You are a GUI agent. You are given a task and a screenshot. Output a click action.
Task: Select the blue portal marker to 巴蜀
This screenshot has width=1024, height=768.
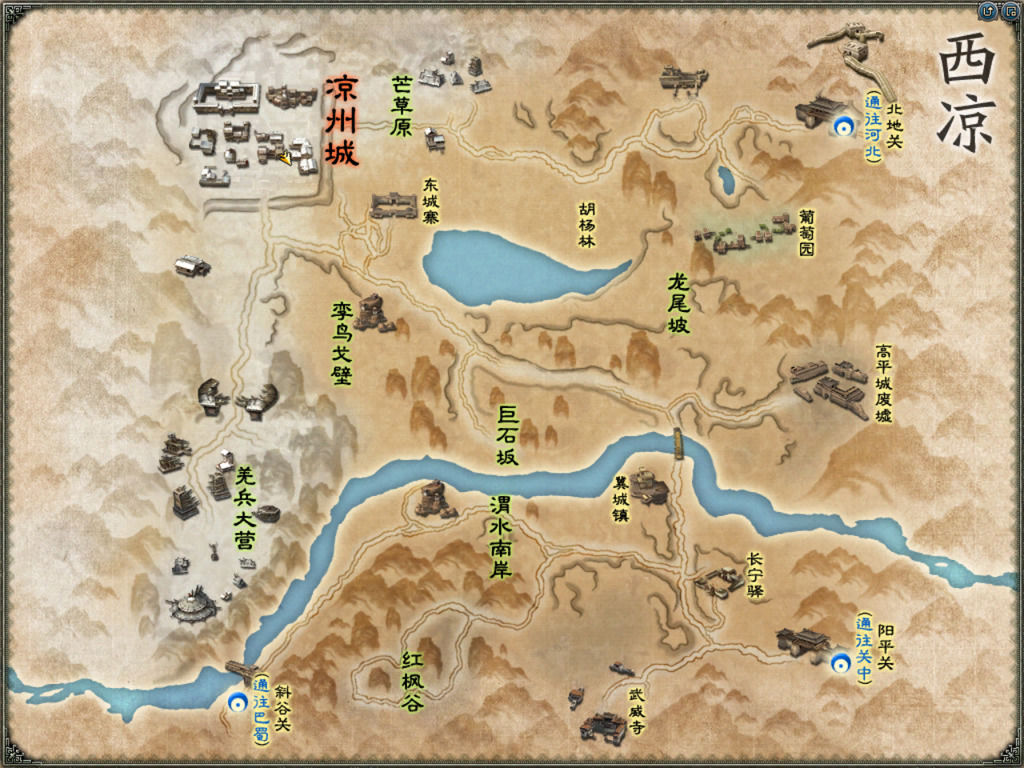[x=237, y=702]
